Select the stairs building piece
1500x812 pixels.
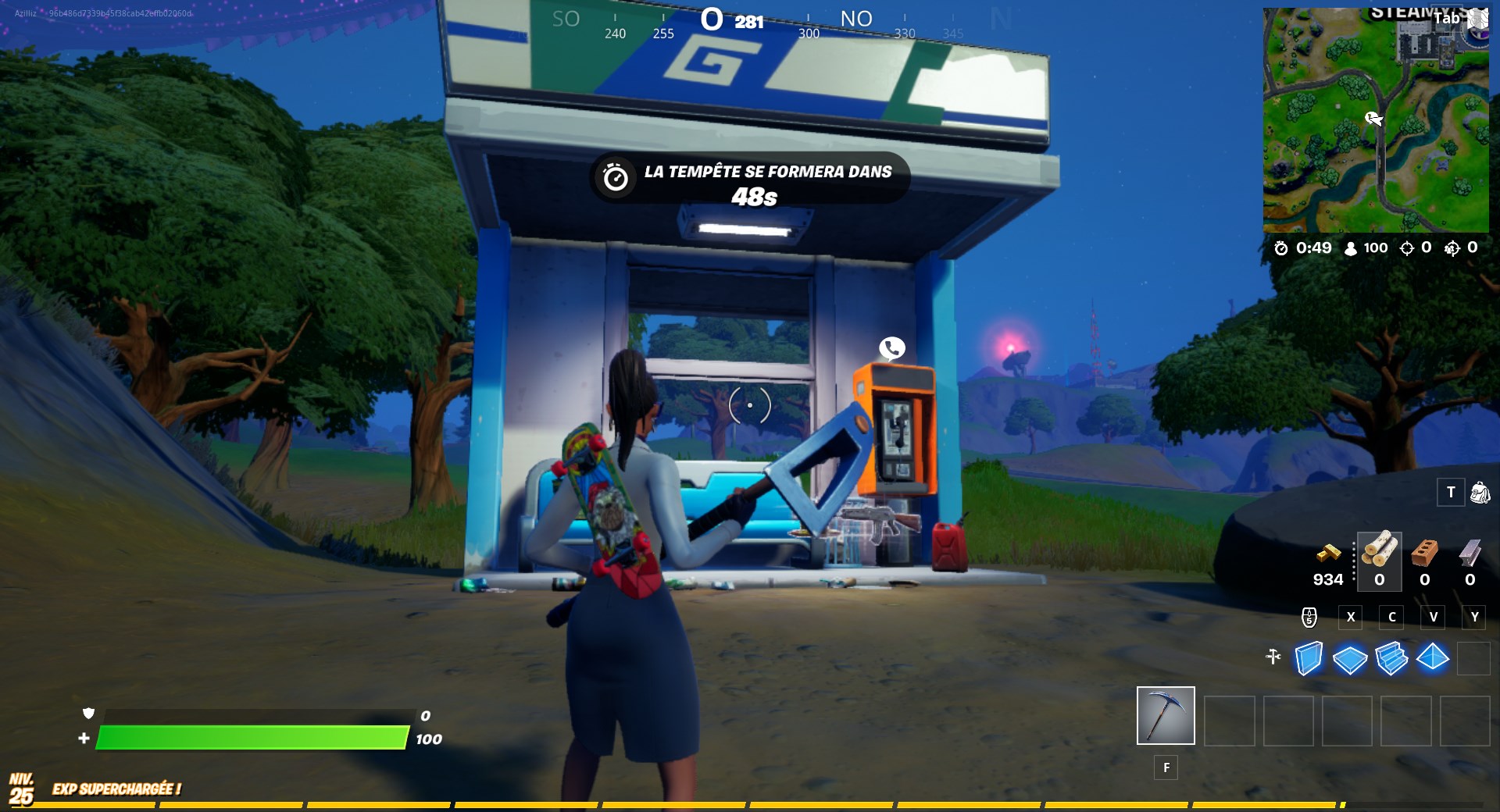tap(1391, 660)
